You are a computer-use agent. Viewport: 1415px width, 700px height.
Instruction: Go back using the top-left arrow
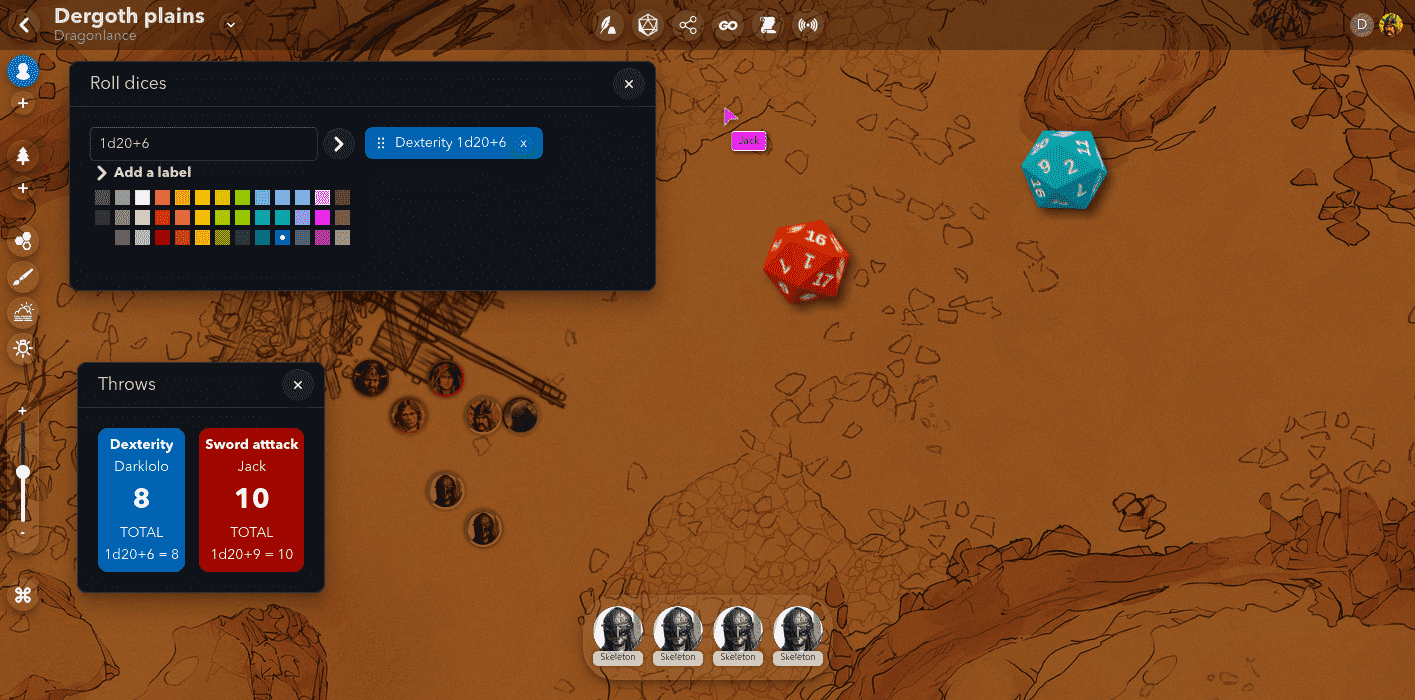pyautogui.click(x=24, y=25)
